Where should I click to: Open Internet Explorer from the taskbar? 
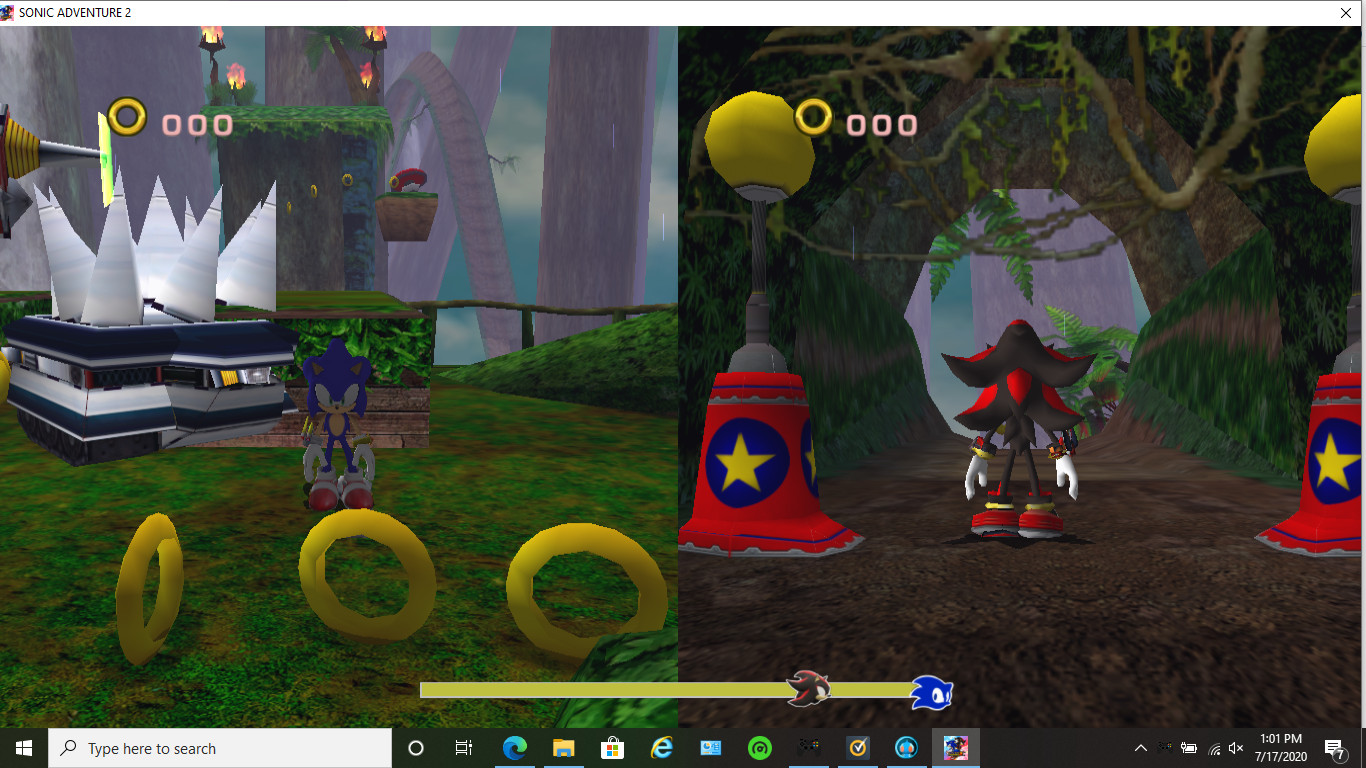coord(661,748)
